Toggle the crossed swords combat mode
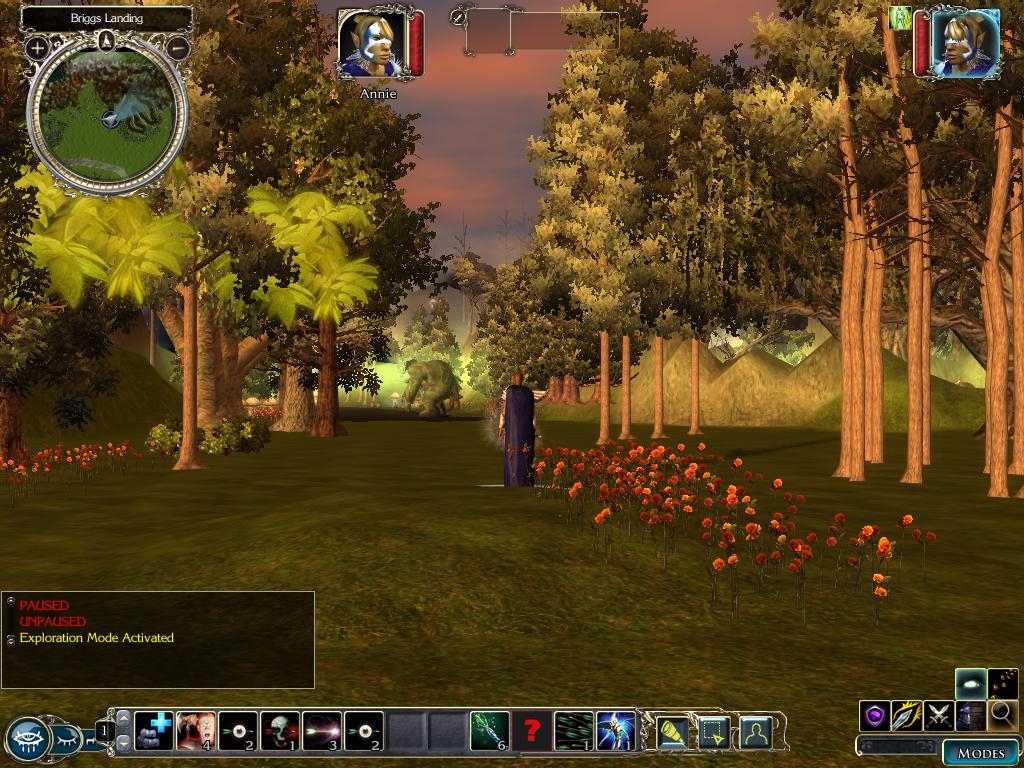The image size is (1024, 768). (938, 715)
